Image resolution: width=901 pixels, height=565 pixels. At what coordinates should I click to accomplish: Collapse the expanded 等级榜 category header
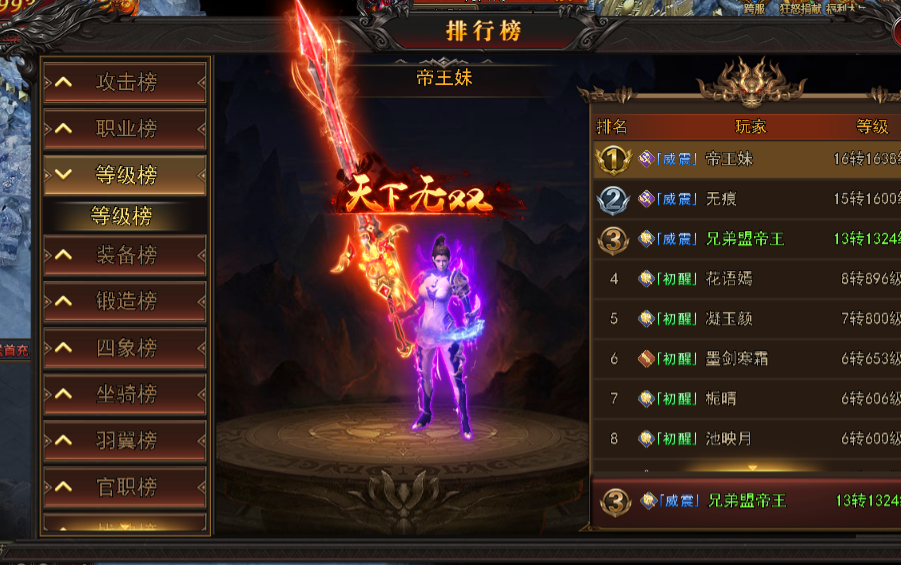pos(125,175)
